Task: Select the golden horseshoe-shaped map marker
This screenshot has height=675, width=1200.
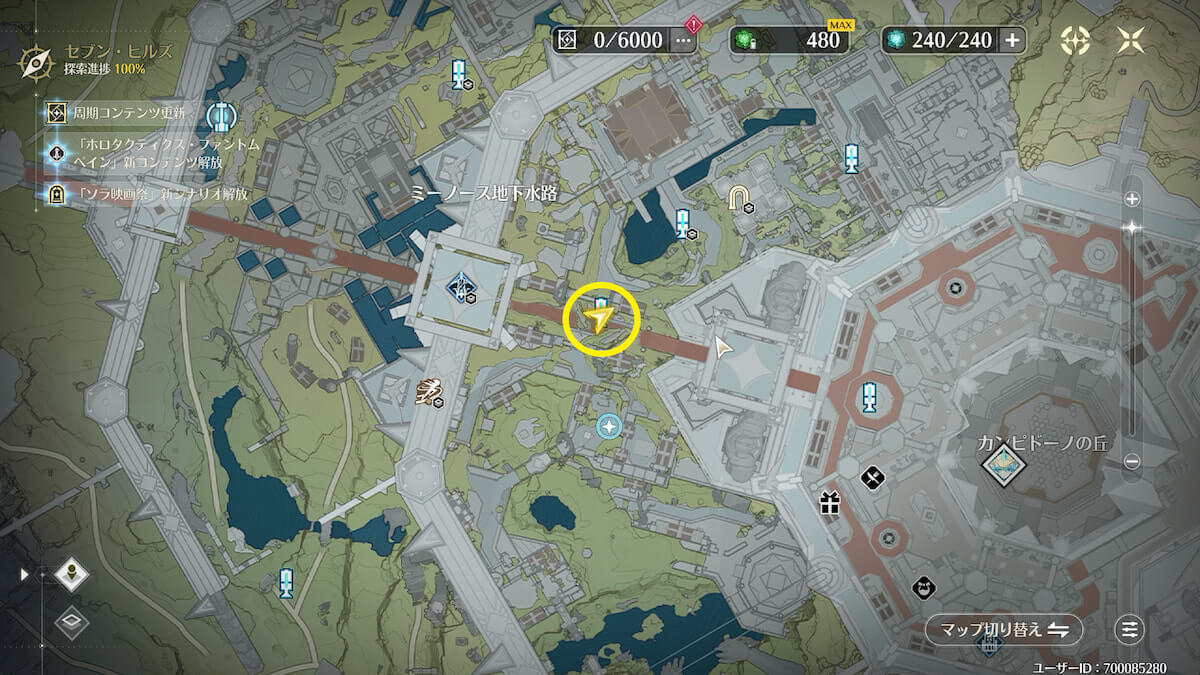Action: [x=739, y=198]
